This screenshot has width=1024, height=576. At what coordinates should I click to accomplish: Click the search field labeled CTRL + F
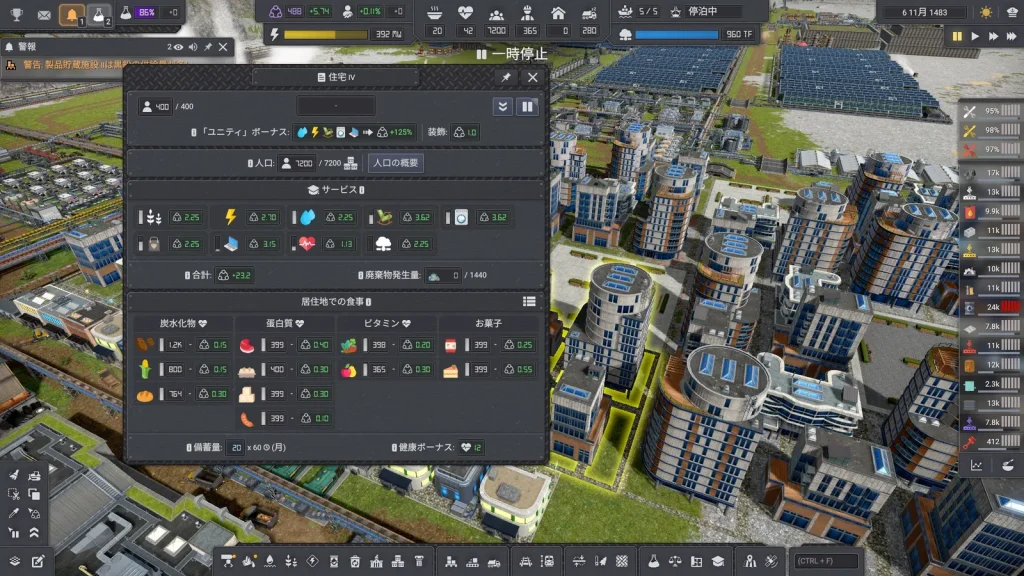[827, 561]
